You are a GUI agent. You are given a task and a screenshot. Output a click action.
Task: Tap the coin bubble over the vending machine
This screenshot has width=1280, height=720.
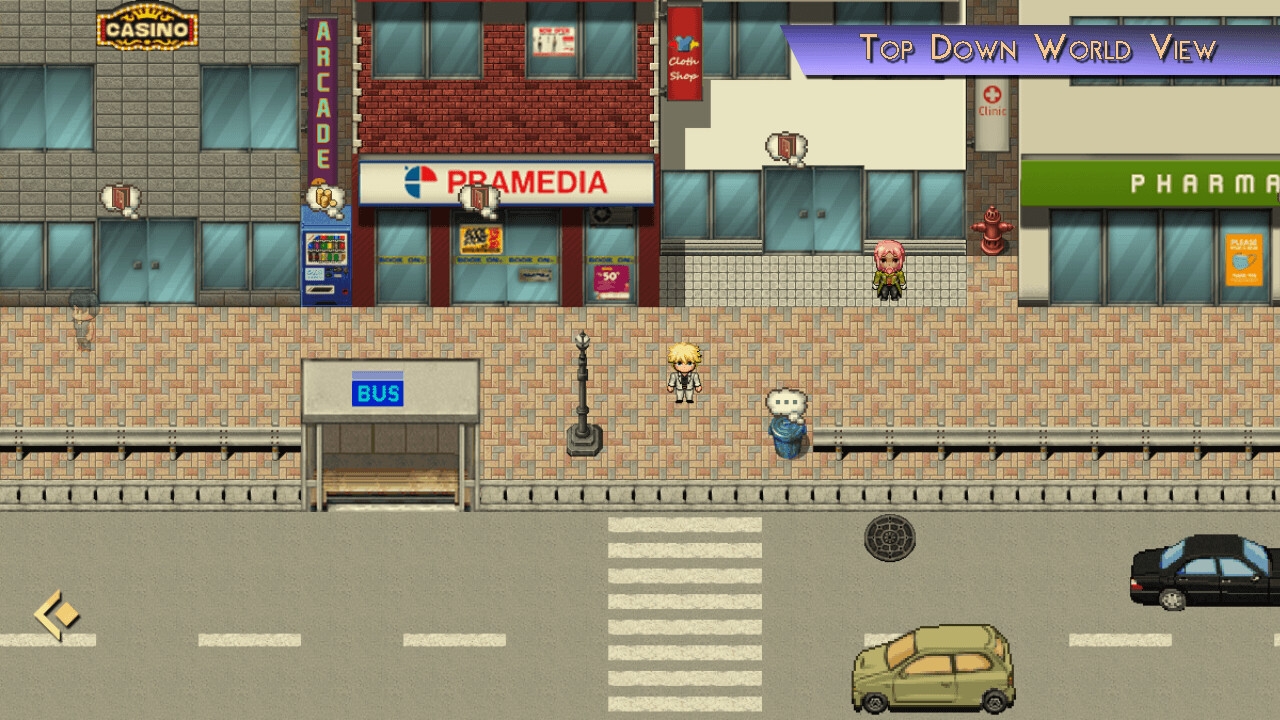coord(325,198)
